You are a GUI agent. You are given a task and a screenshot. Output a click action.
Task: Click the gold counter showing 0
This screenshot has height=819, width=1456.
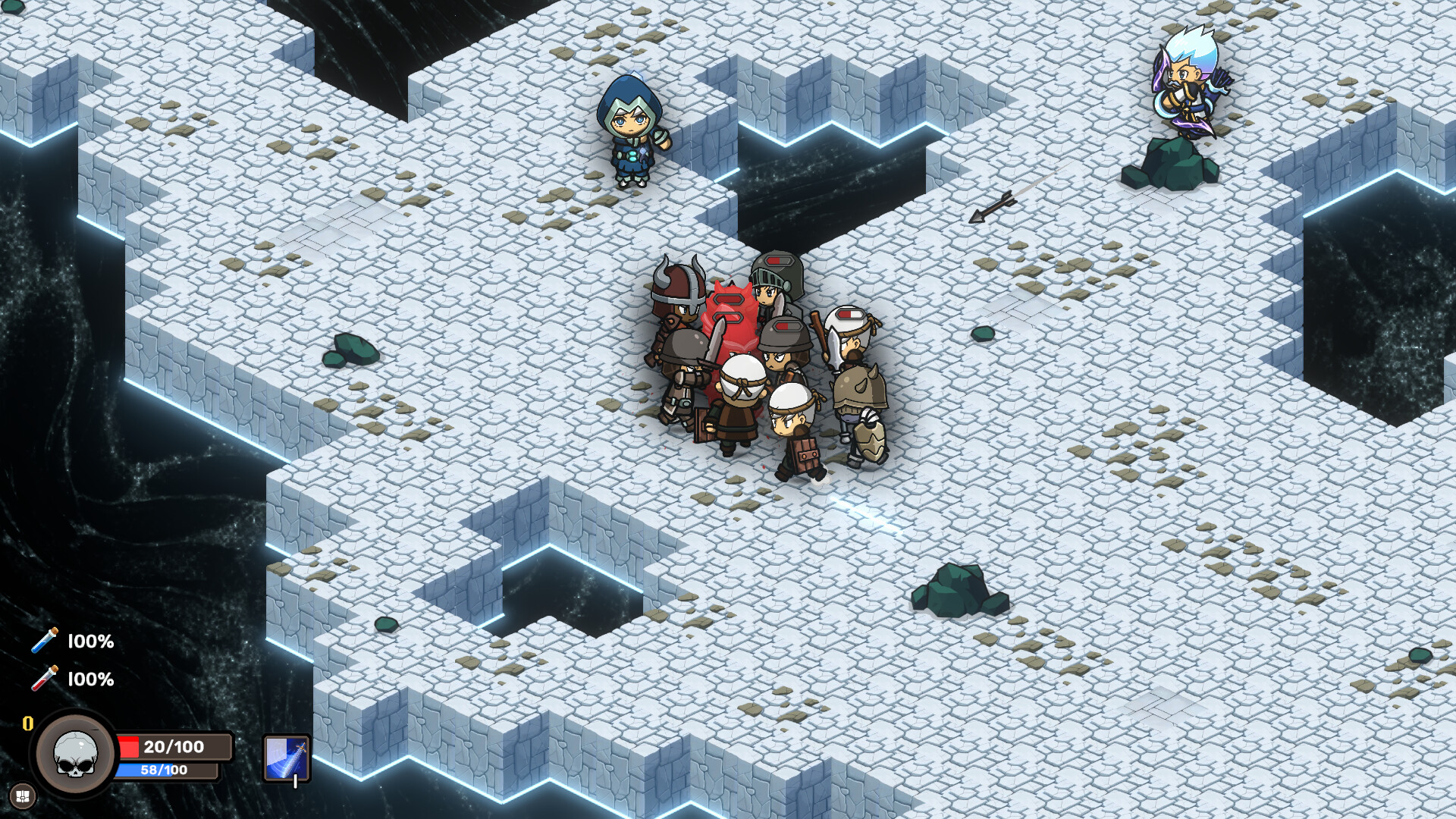tap(27, 723)
